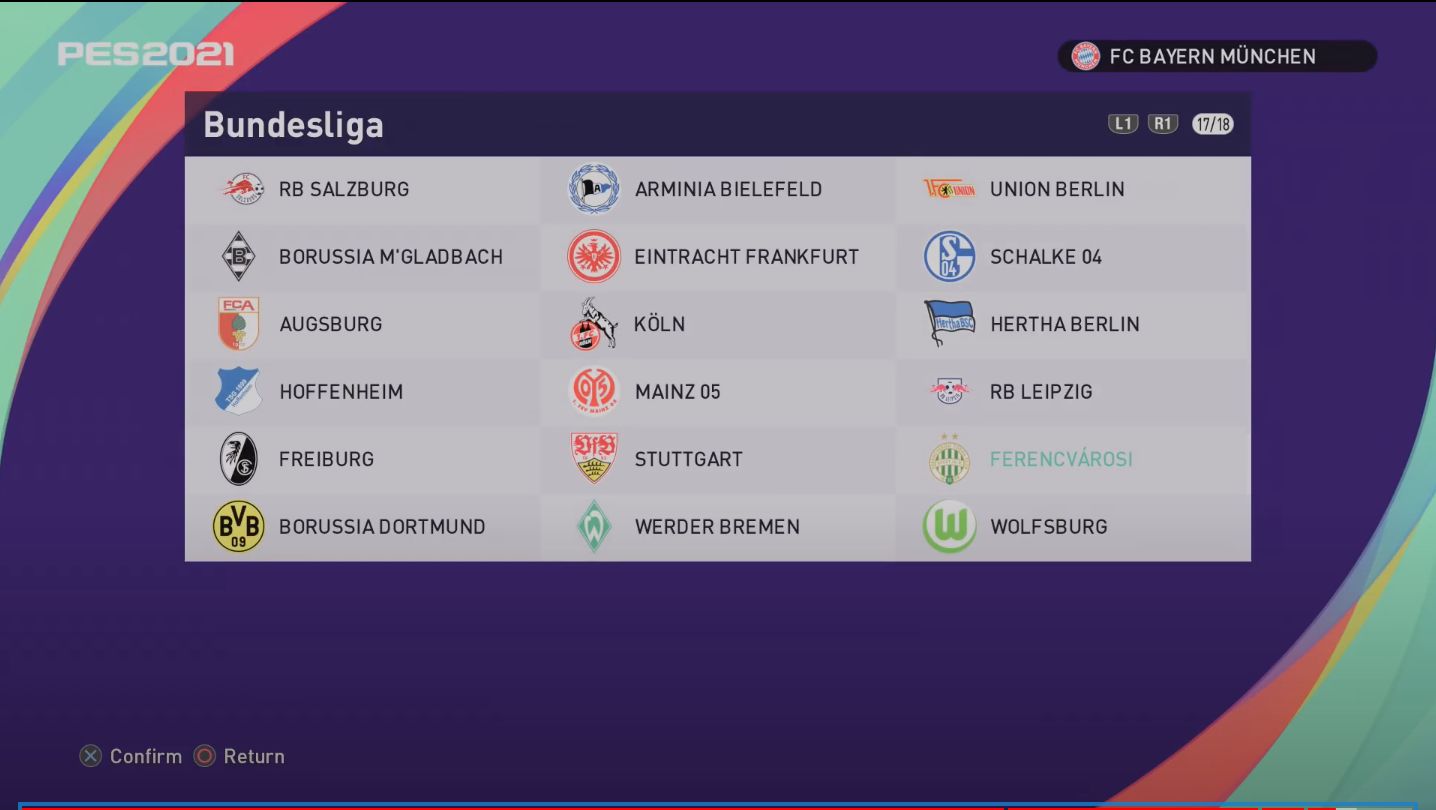Click the L1 previous-league button
The image size is (1436, 810).
pyautogui.click(x=1122, y=123)
